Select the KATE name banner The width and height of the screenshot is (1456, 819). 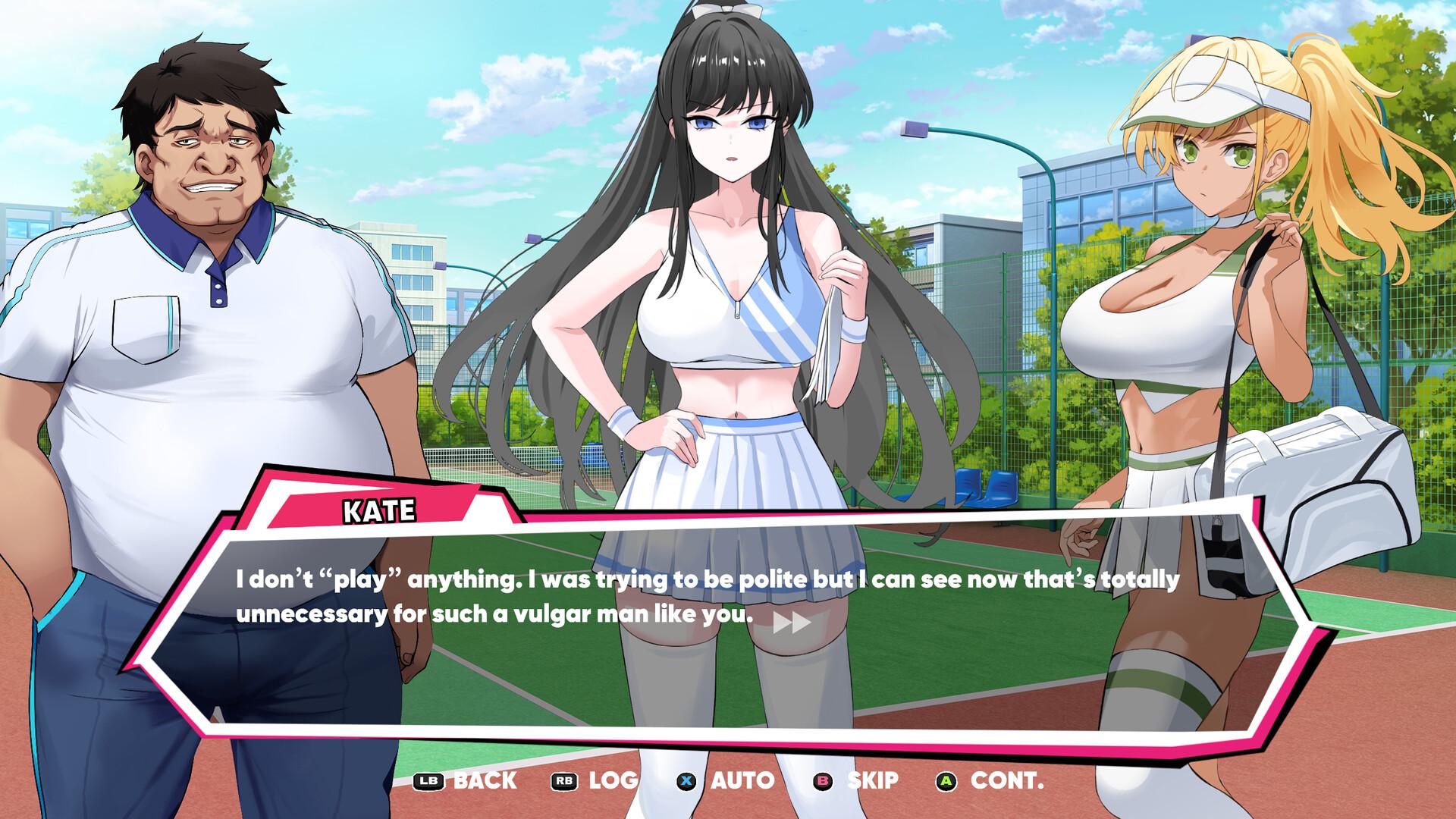379,510
